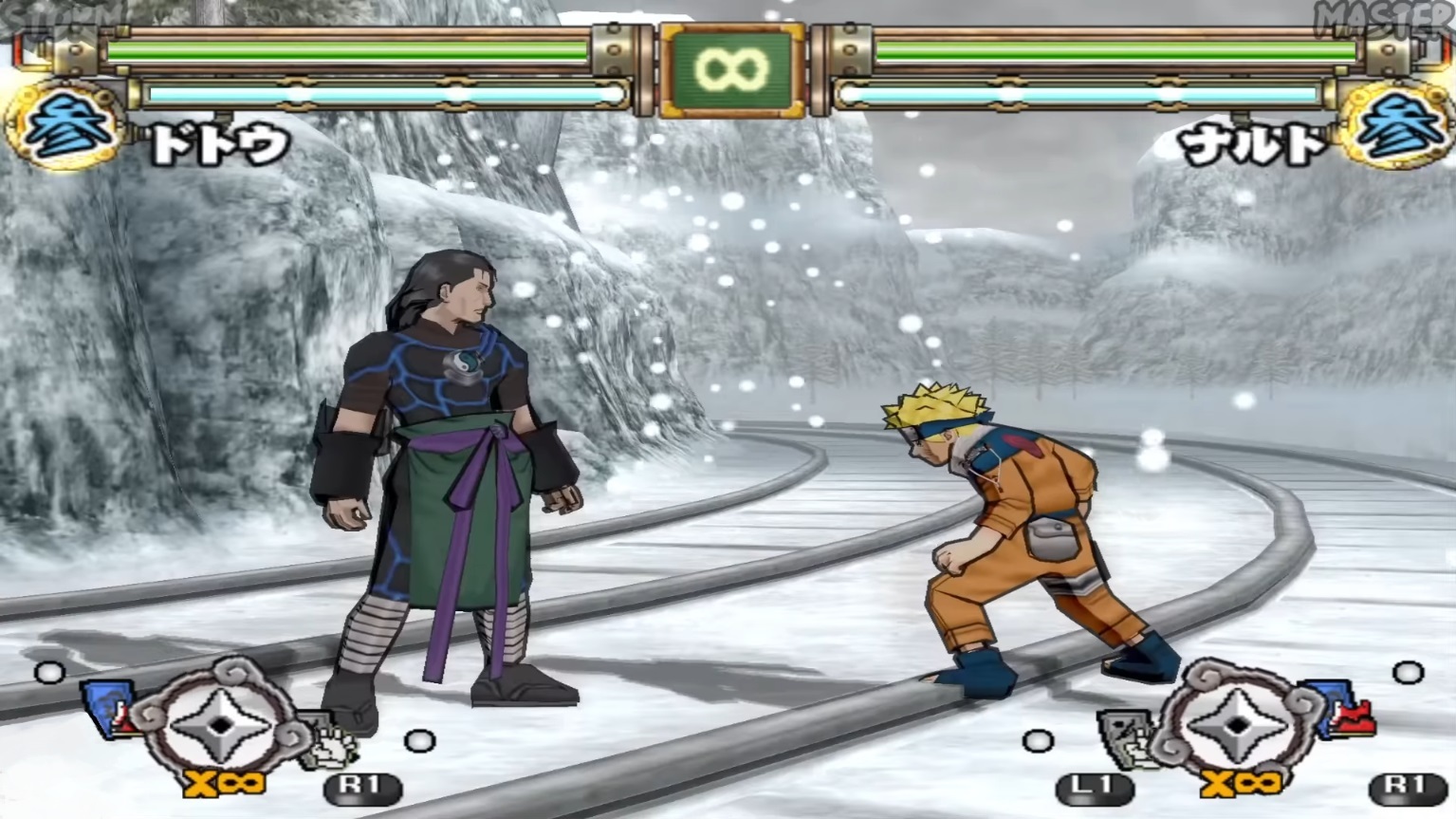1456x819 pixels.
Task: Select Naruto's shuriken item wheel
Action: tap(1237, 724)
